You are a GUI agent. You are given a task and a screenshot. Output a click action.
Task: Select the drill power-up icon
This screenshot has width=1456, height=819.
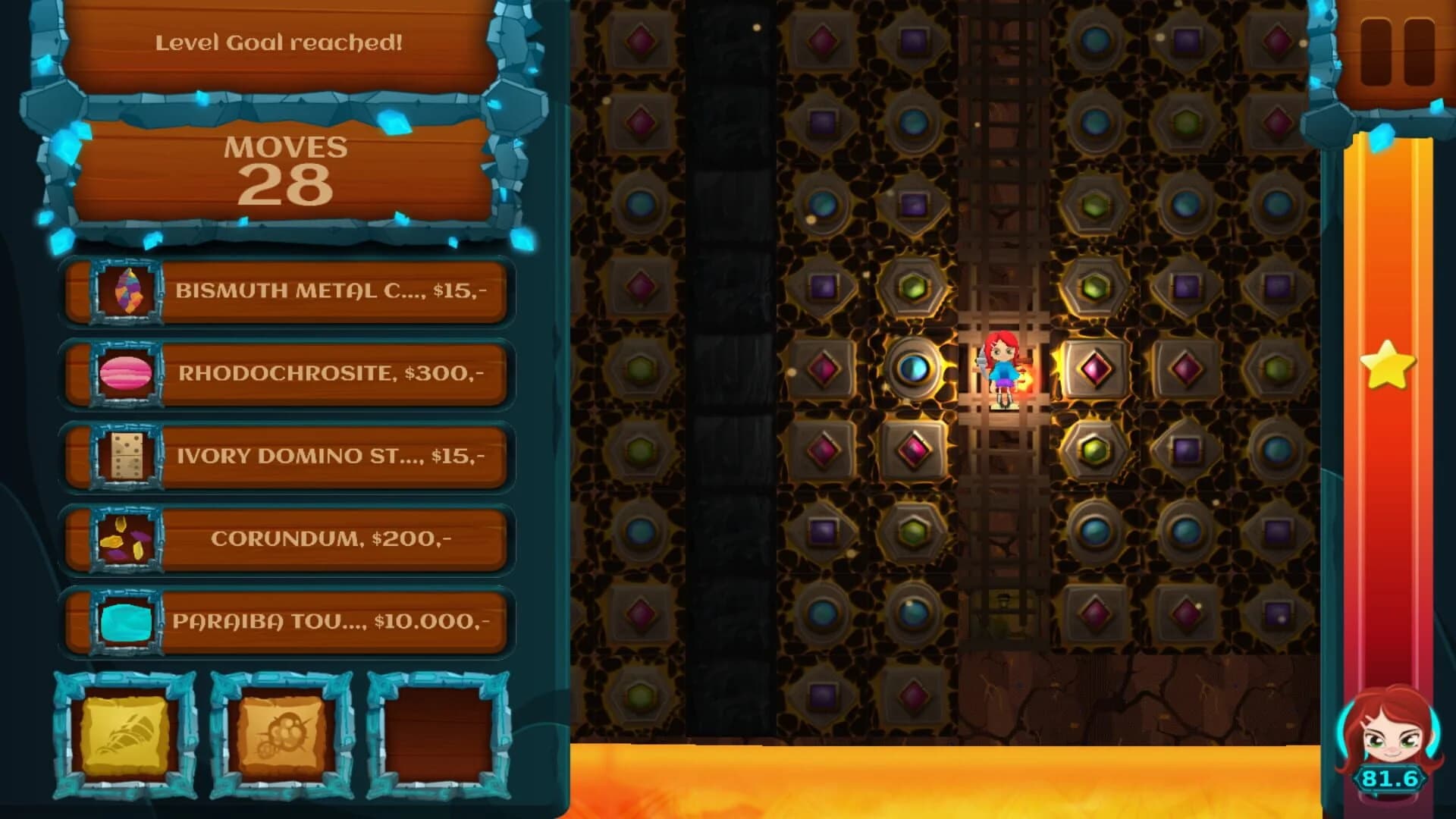point(125,733)
